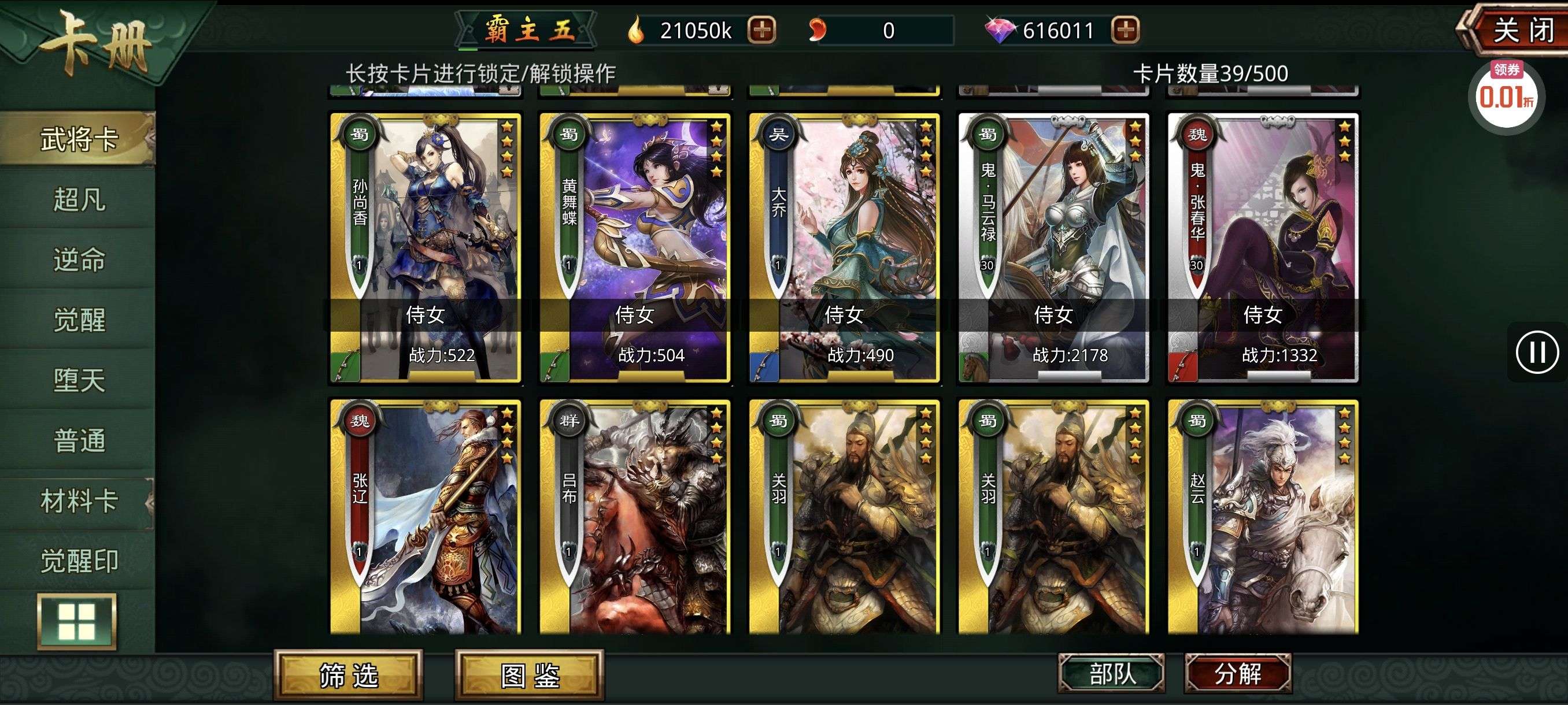Screen dimensions: 1568x705
Task: Select the 鬼·马云禄 card
Action: pos(1053,247)
